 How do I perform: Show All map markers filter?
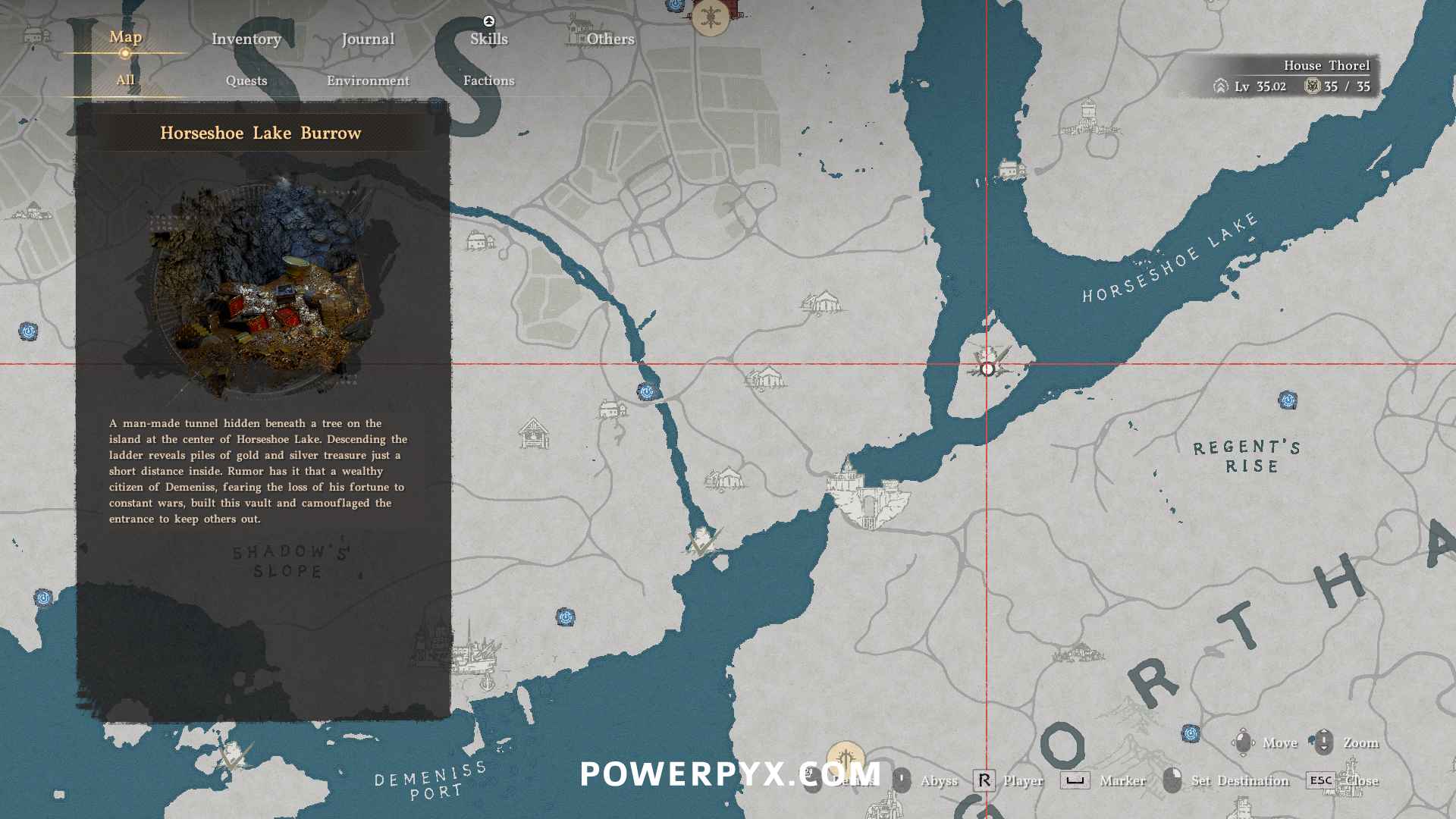pos(125,80)
